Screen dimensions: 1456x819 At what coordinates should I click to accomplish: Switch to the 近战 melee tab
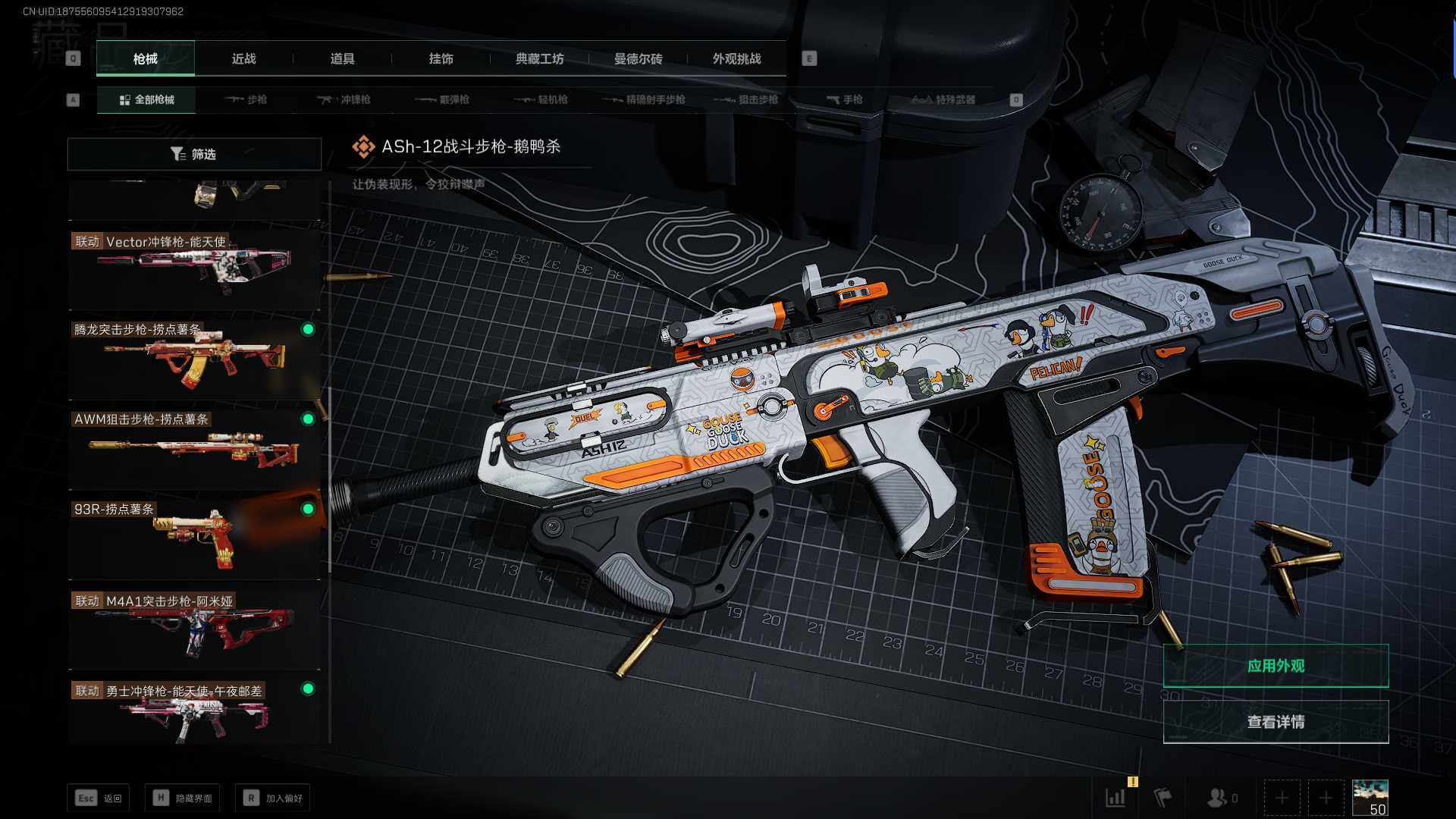(x=243, y=59)
